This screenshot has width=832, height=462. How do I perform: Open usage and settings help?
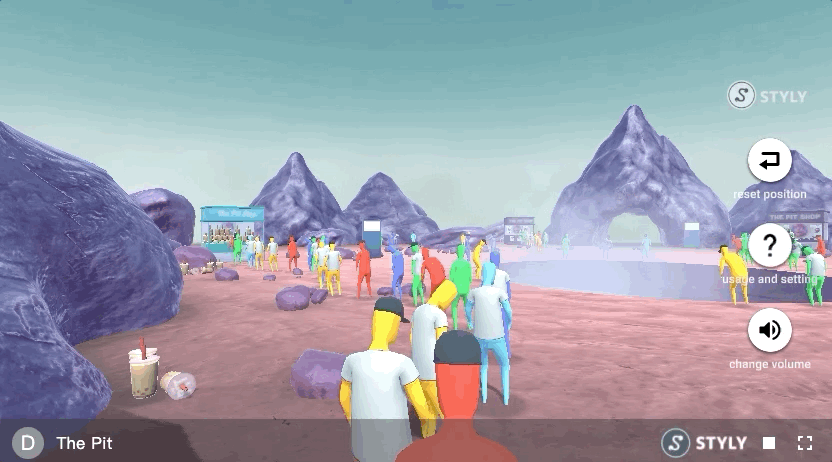click(x=770, y=245)
